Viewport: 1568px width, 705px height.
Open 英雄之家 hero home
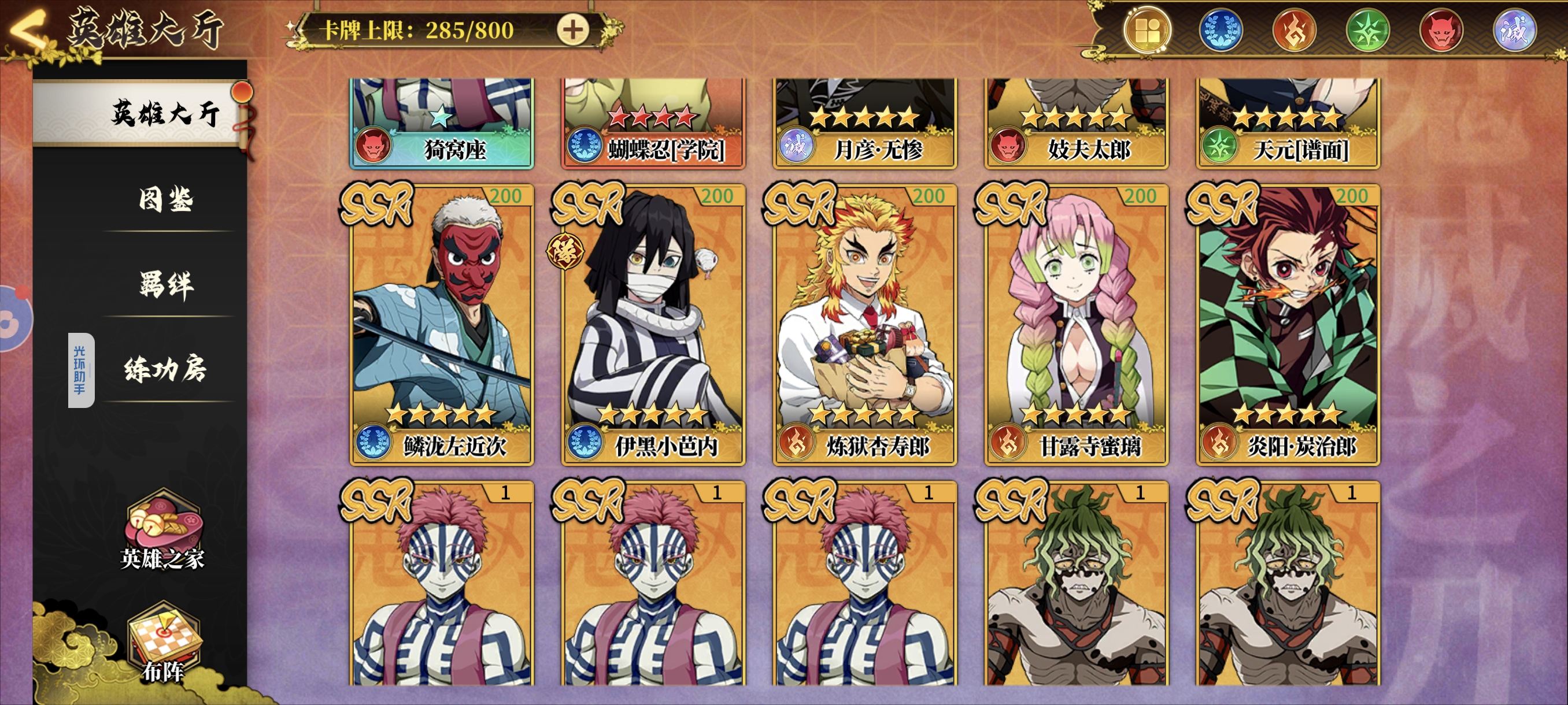(162, 530)
